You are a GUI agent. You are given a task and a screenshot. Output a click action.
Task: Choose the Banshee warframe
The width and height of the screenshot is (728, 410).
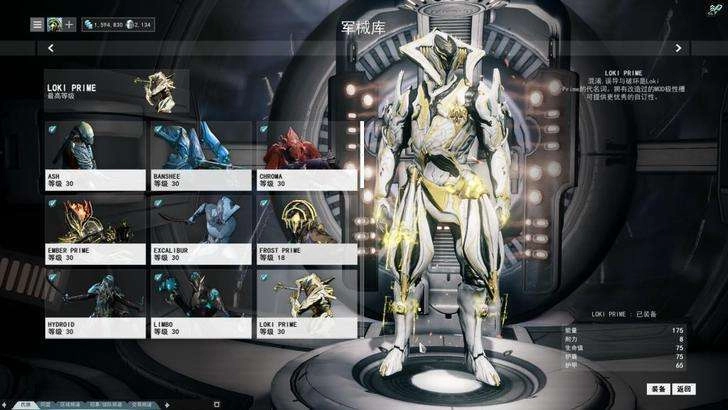point(200,155)
